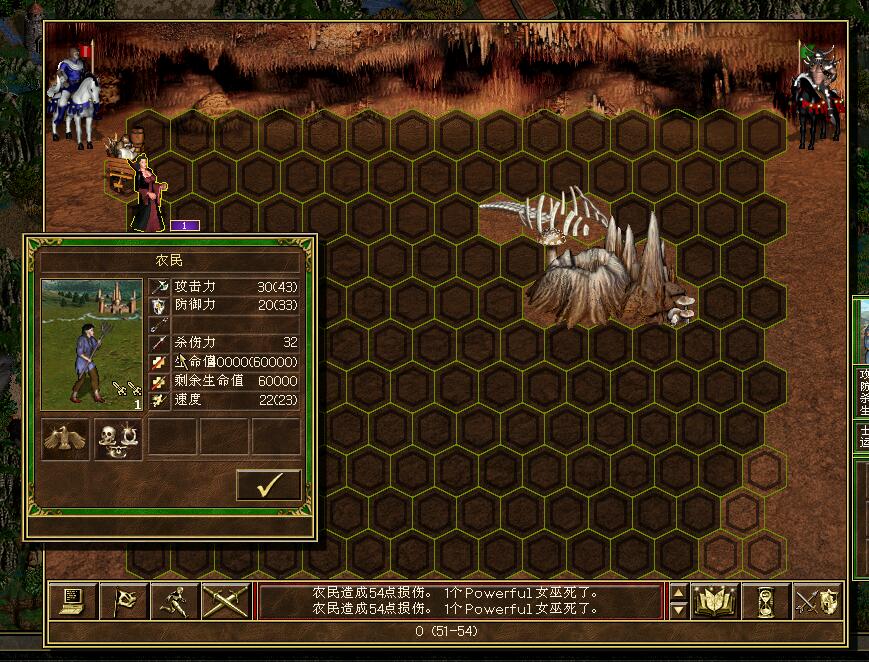Confirm the peasant info panel with the checkmark
This screenshot has width=869, height=662.
tap(268, 485)
